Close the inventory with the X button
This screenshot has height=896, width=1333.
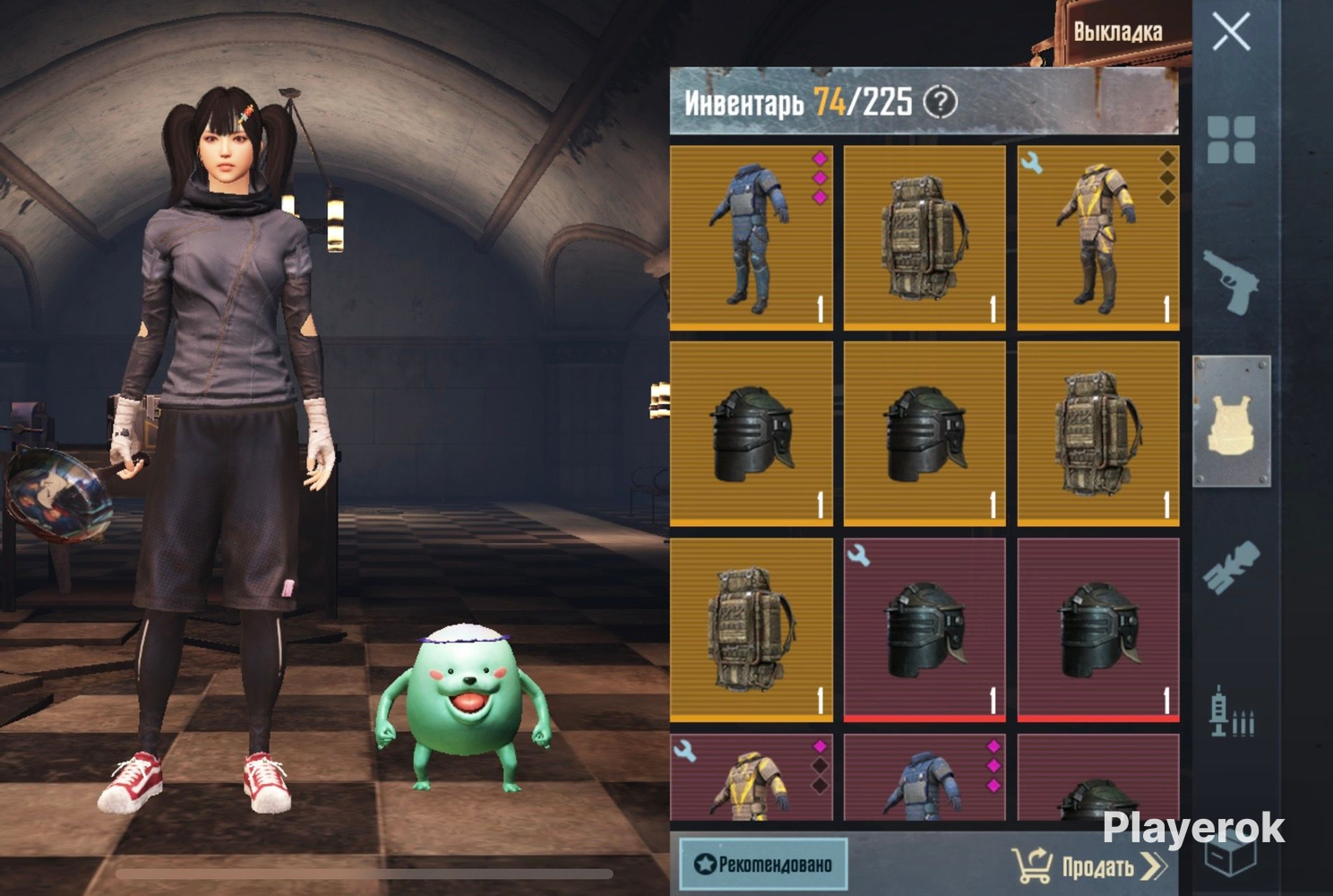pyautogui.click(x=1231, y=33)
